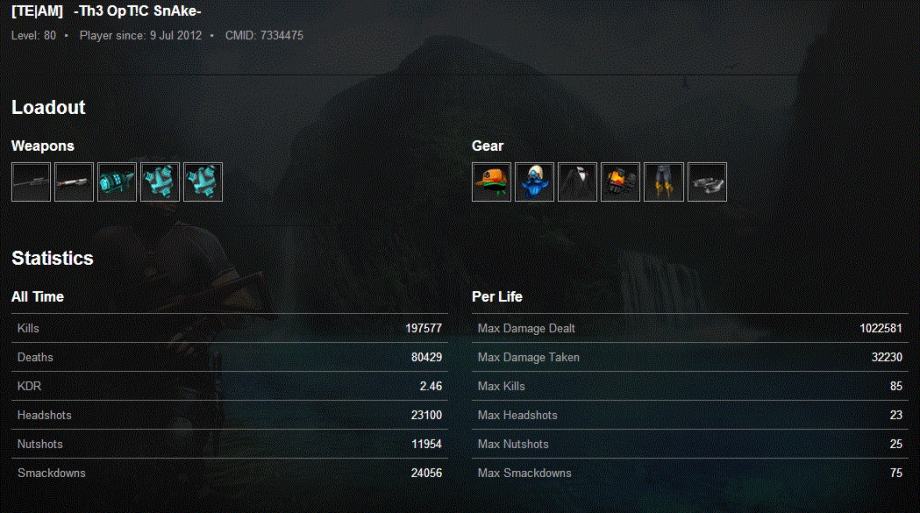Viewport: 920px width, 513px height.
Task: Select the grey shoes gear slot
Action: pyautogui.click(x=707, y=182)
